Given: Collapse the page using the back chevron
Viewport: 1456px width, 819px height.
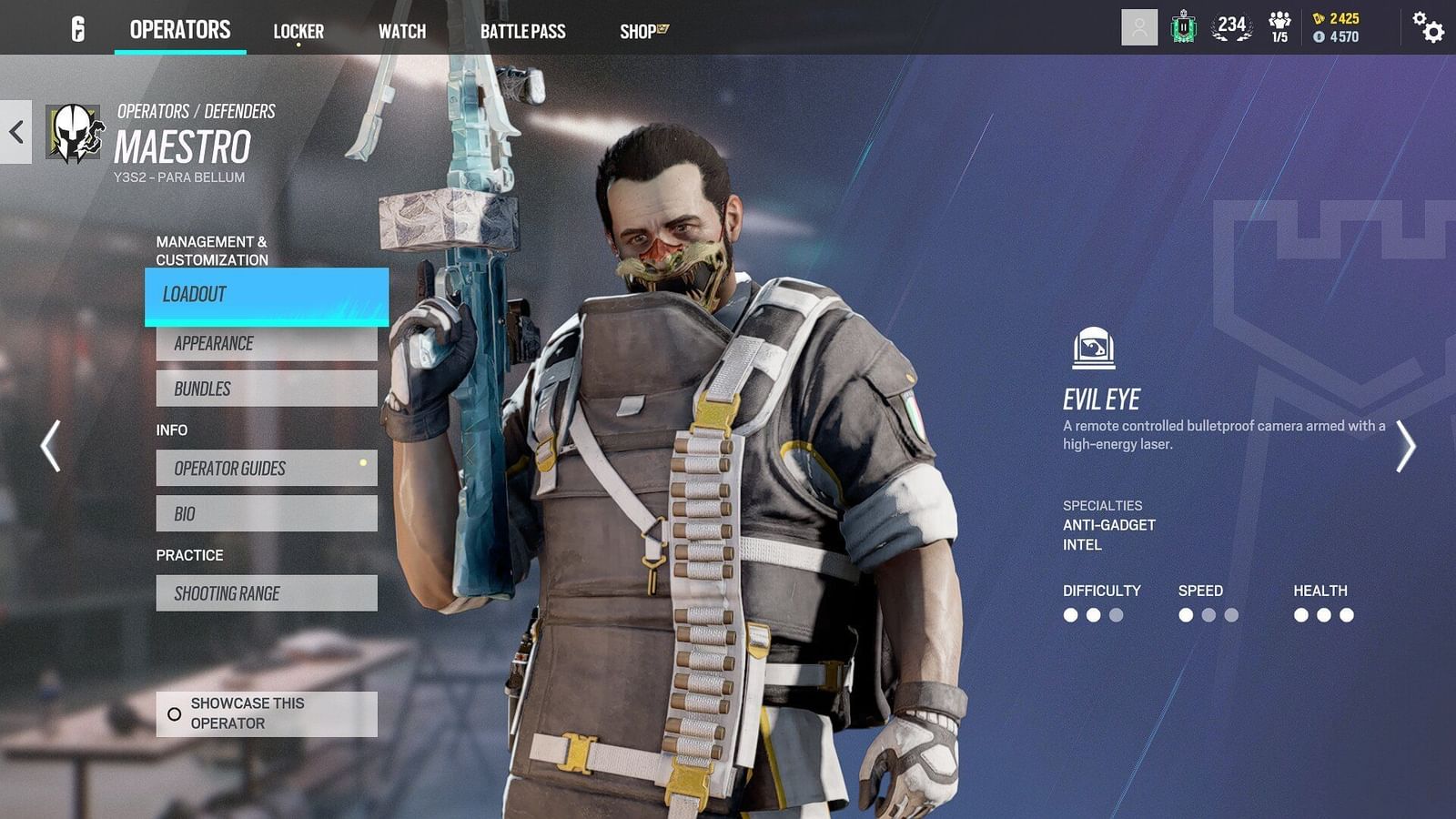Looking at the screenshot, I should [x=15, y=130].
